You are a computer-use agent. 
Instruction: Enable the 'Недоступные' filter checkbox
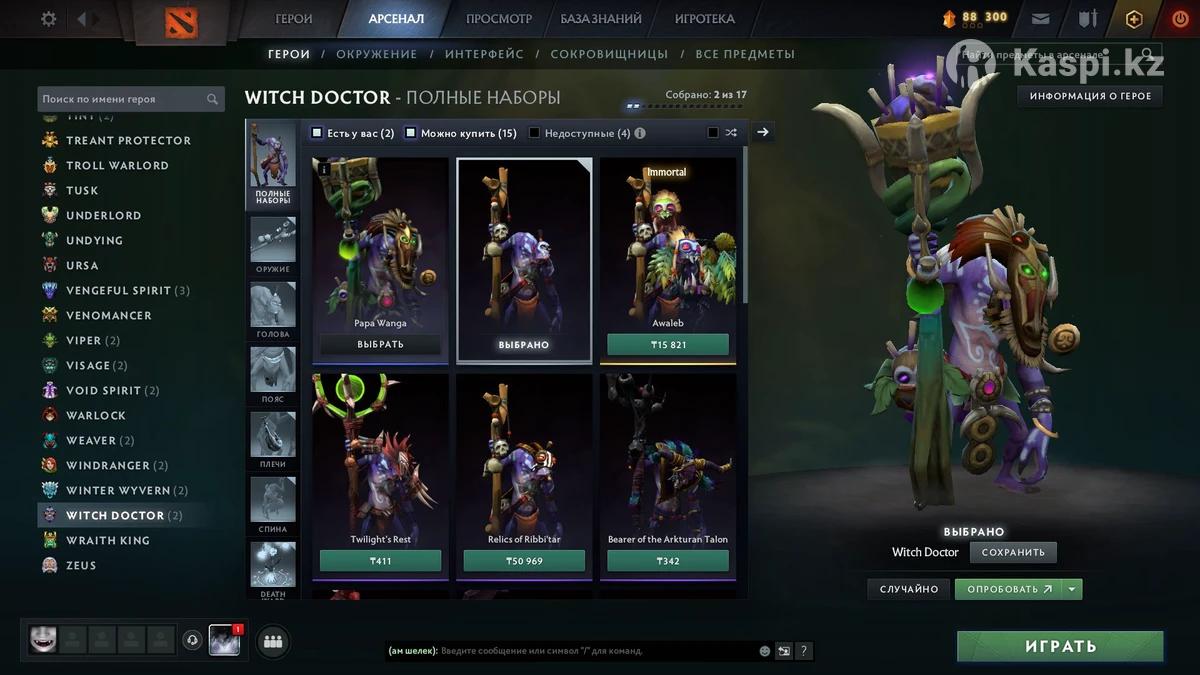535,133
